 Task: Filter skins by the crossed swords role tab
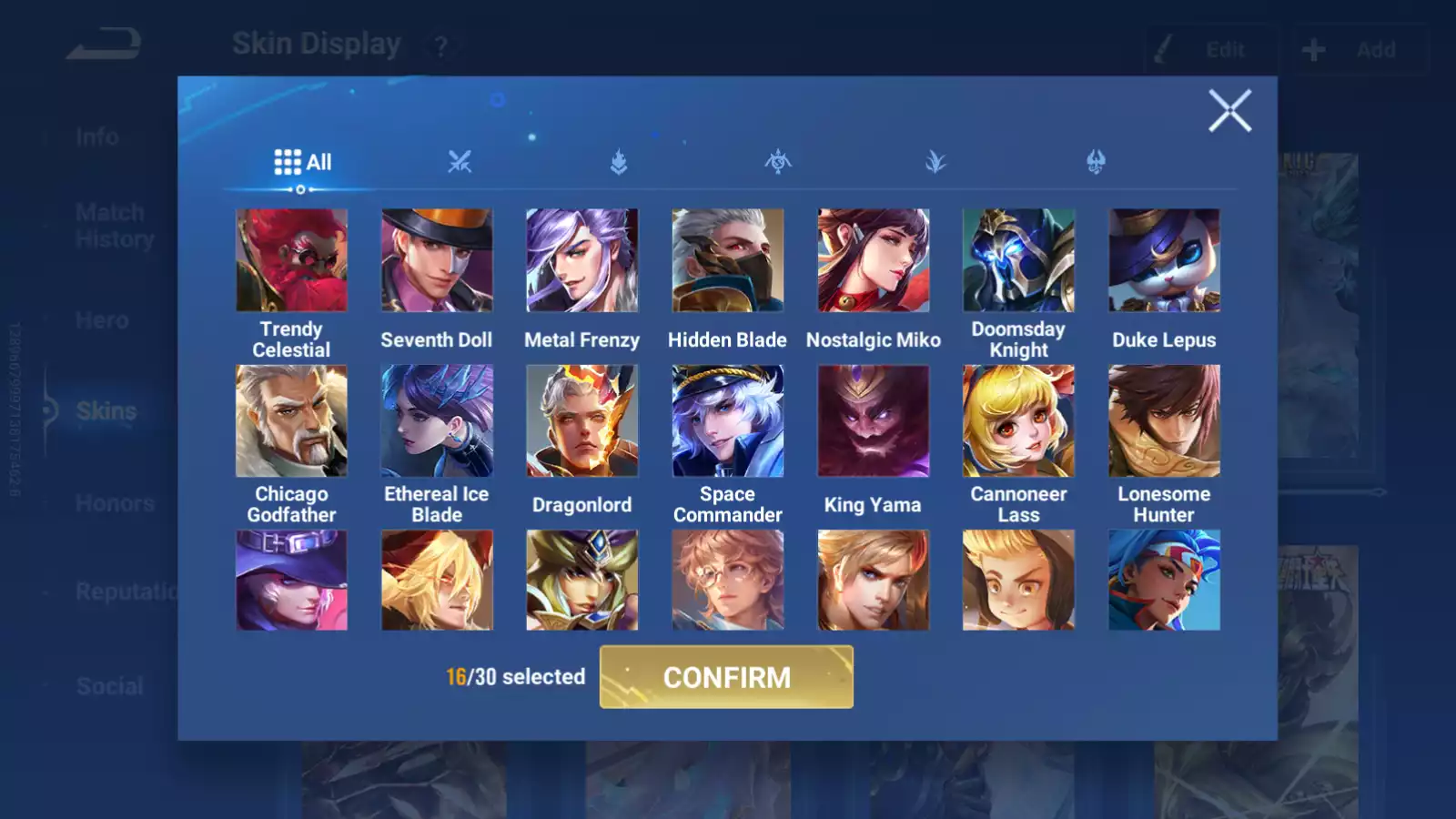click(x=460, y=163)
